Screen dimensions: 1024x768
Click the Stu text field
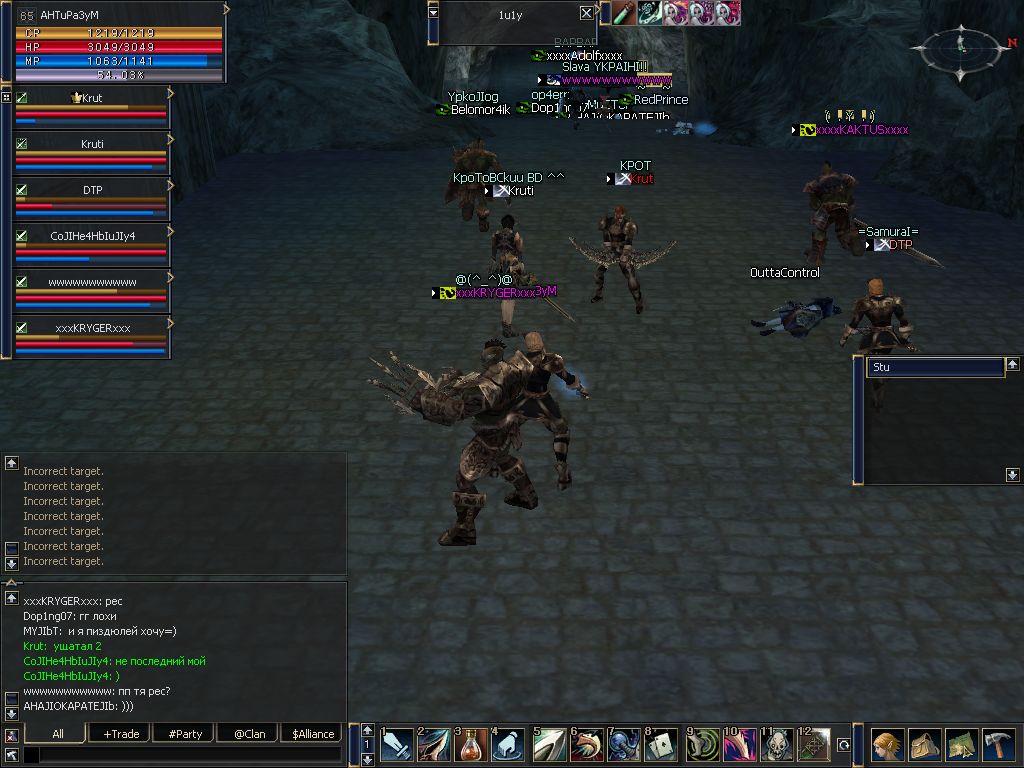tap(934, 368)
